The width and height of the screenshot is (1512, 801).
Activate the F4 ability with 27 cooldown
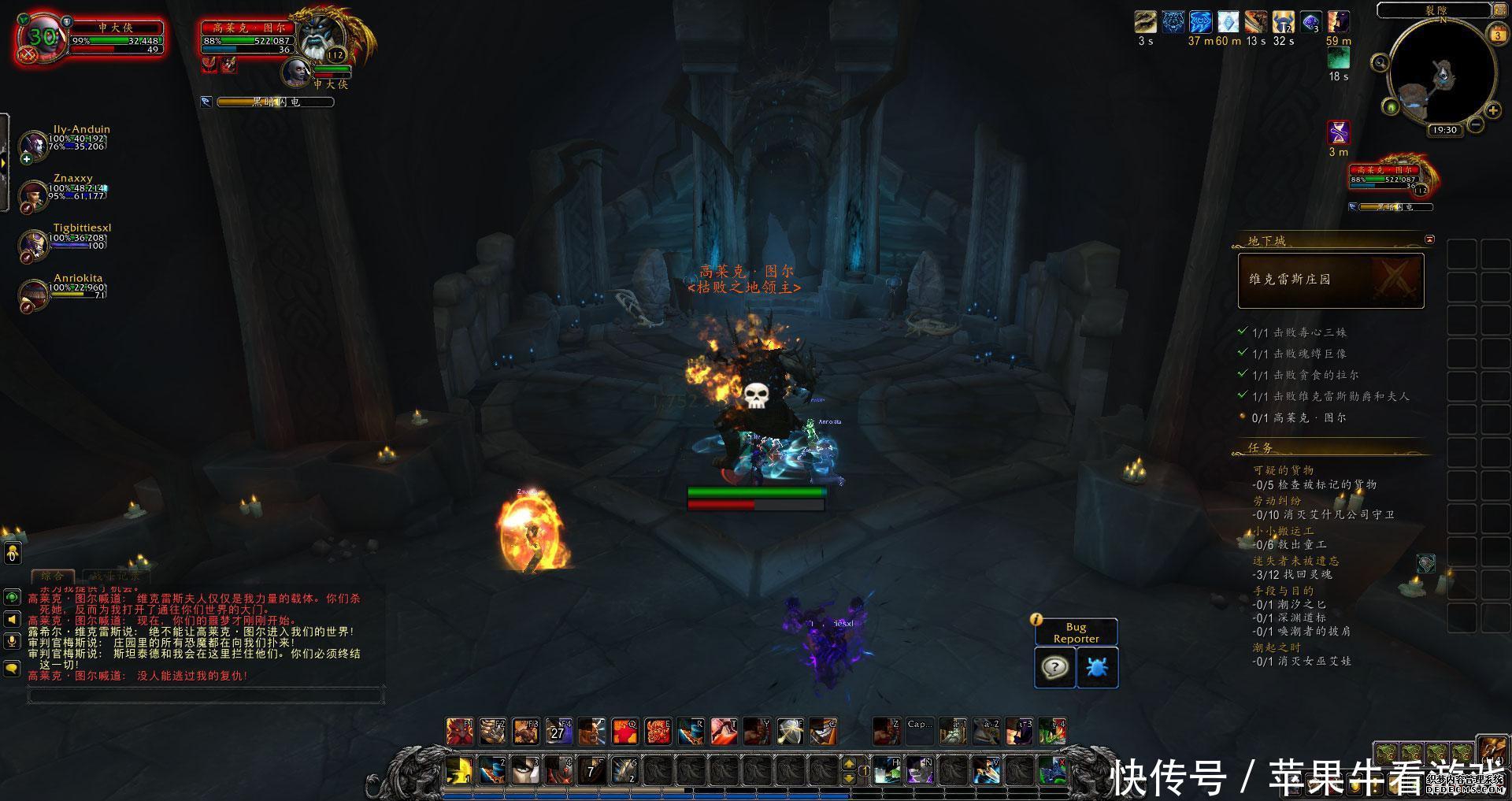(558, 732)
